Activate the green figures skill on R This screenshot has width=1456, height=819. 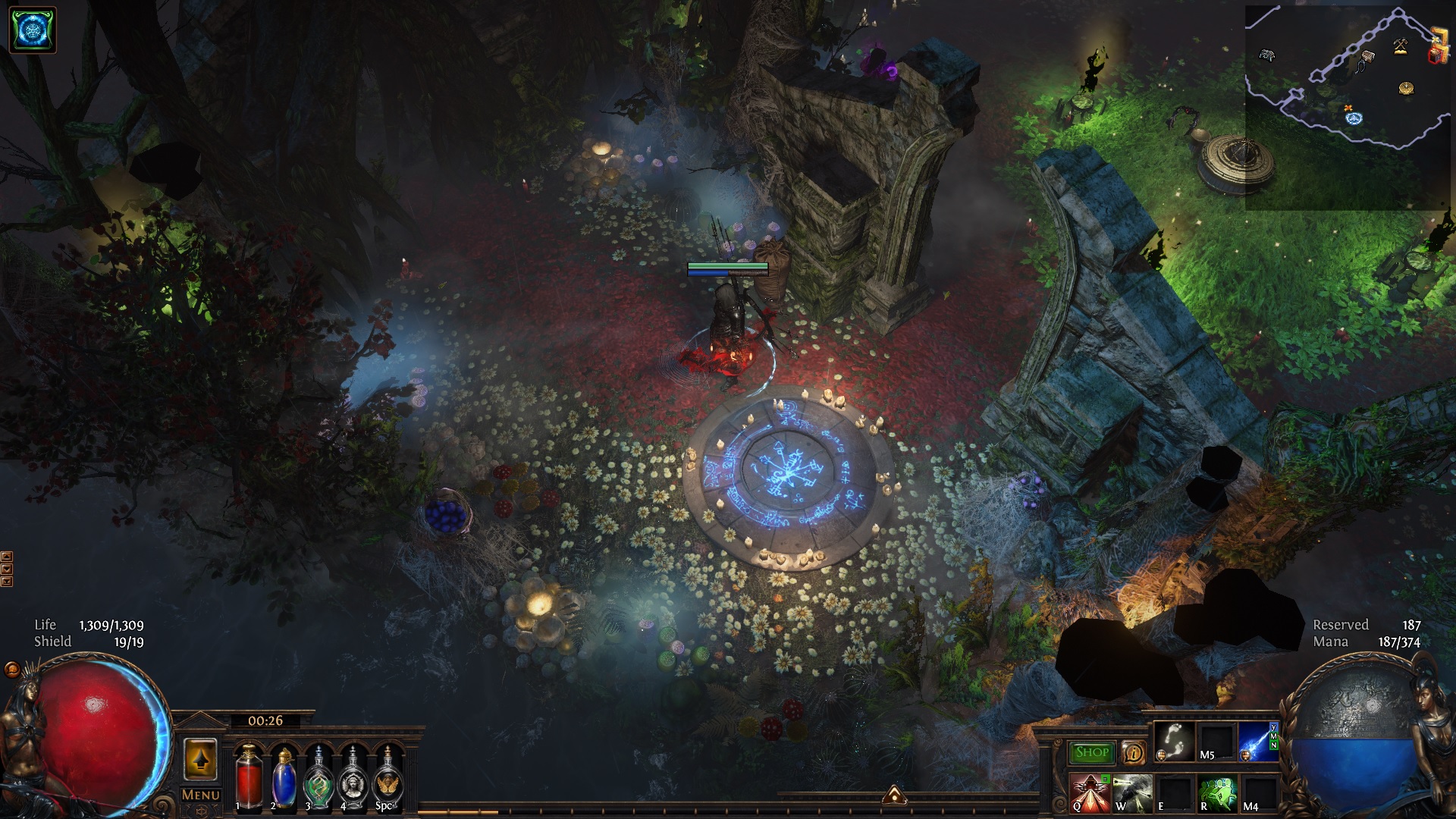tap(1217, 792)
